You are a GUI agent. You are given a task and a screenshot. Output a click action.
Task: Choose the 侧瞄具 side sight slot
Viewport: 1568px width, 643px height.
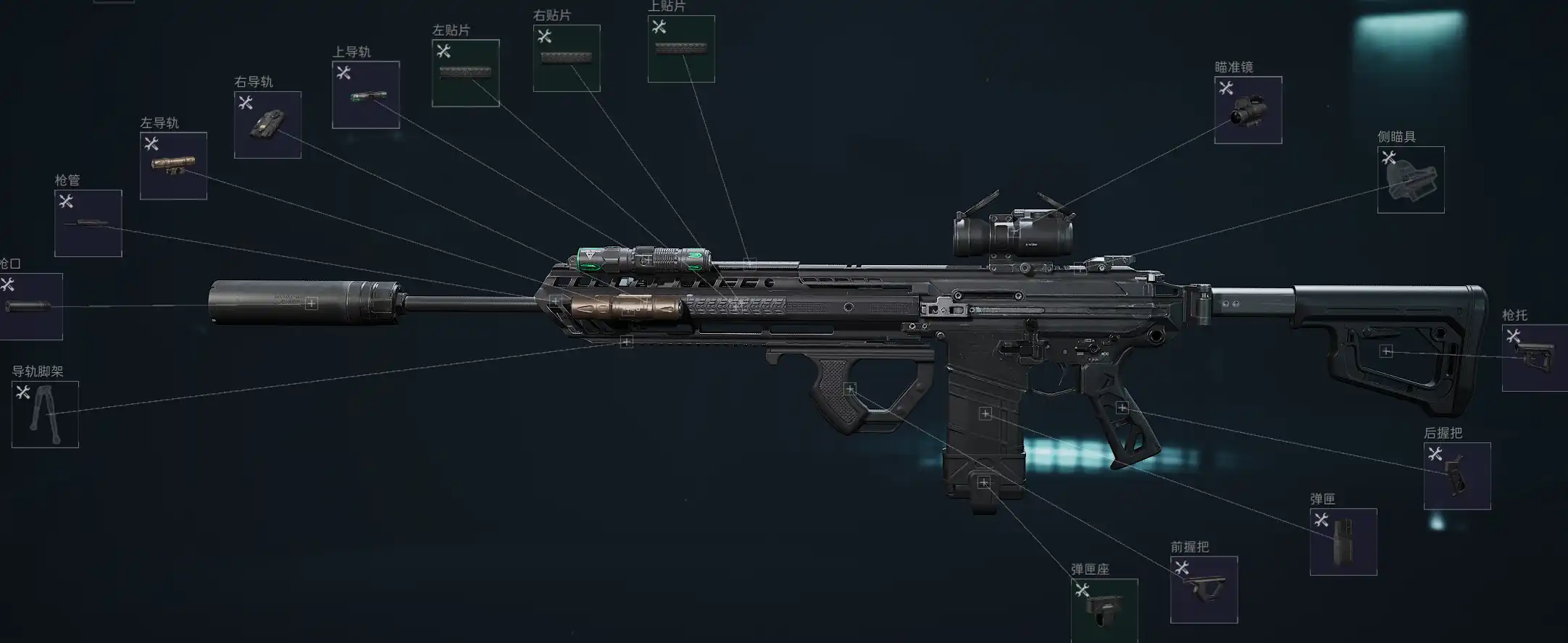pos(1411,180)
